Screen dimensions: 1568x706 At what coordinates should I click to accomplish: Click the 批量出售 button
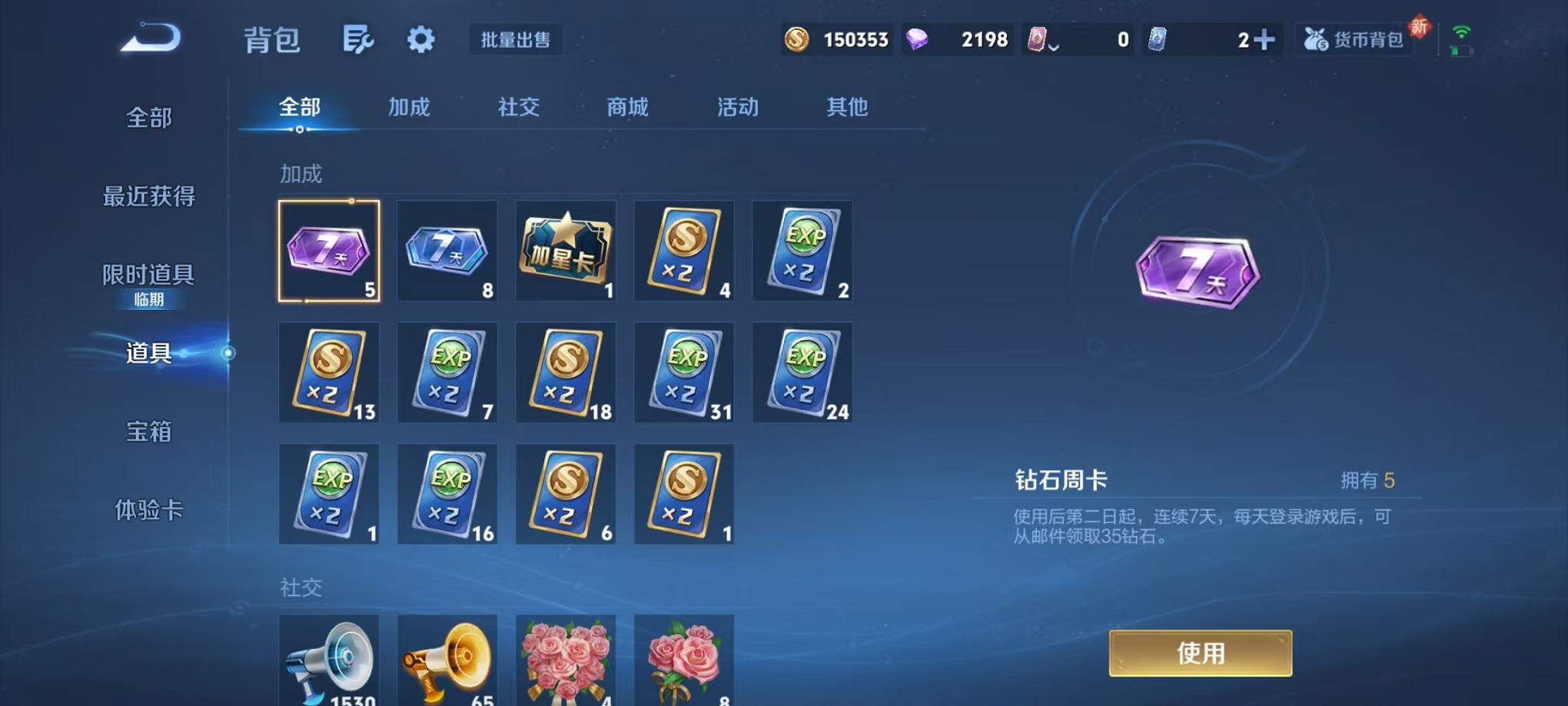coord(516,40)
